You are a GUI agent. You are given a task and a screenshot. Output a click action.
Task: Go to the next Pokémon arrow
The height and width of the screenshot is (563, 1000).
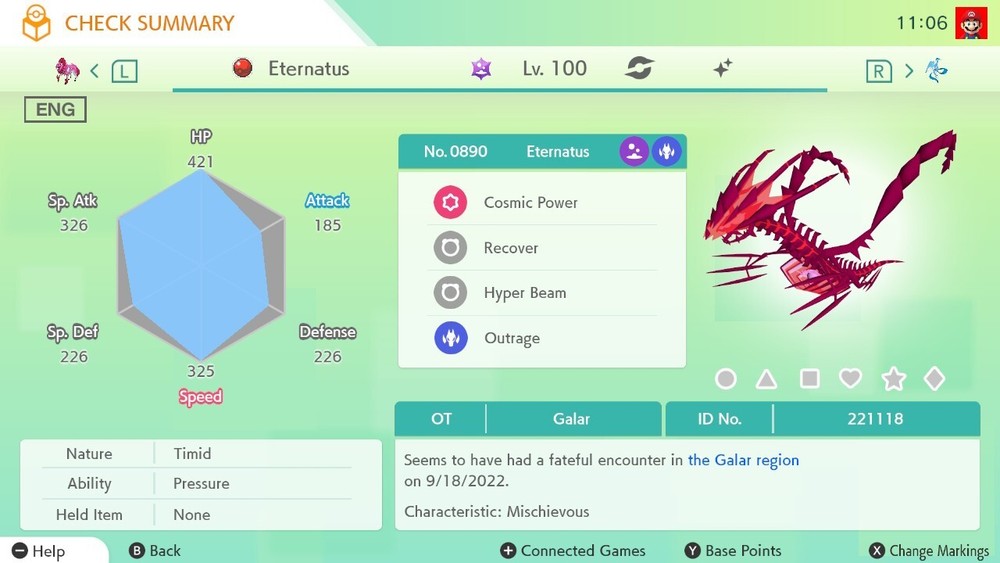(909, 70)
